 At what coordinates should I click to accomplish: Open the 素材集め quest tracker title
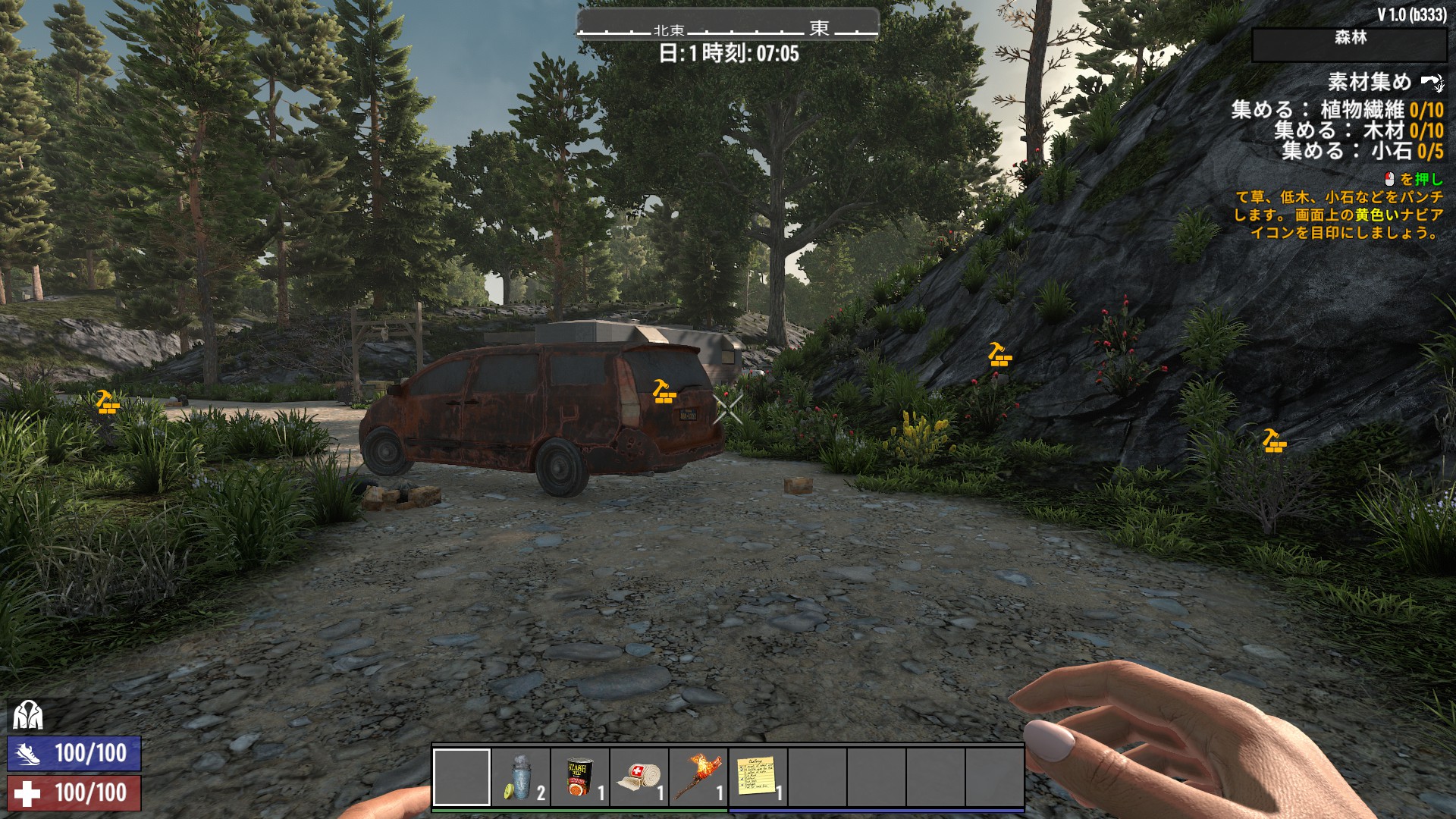click(x=1369, y=82)
